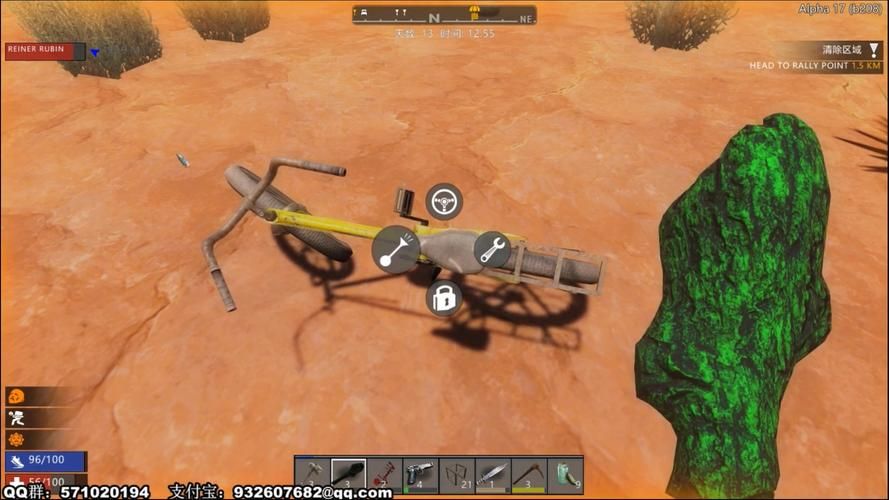Choose the wrench service option
The height and width of the screenshot is (500, 889).
(491, 250)
